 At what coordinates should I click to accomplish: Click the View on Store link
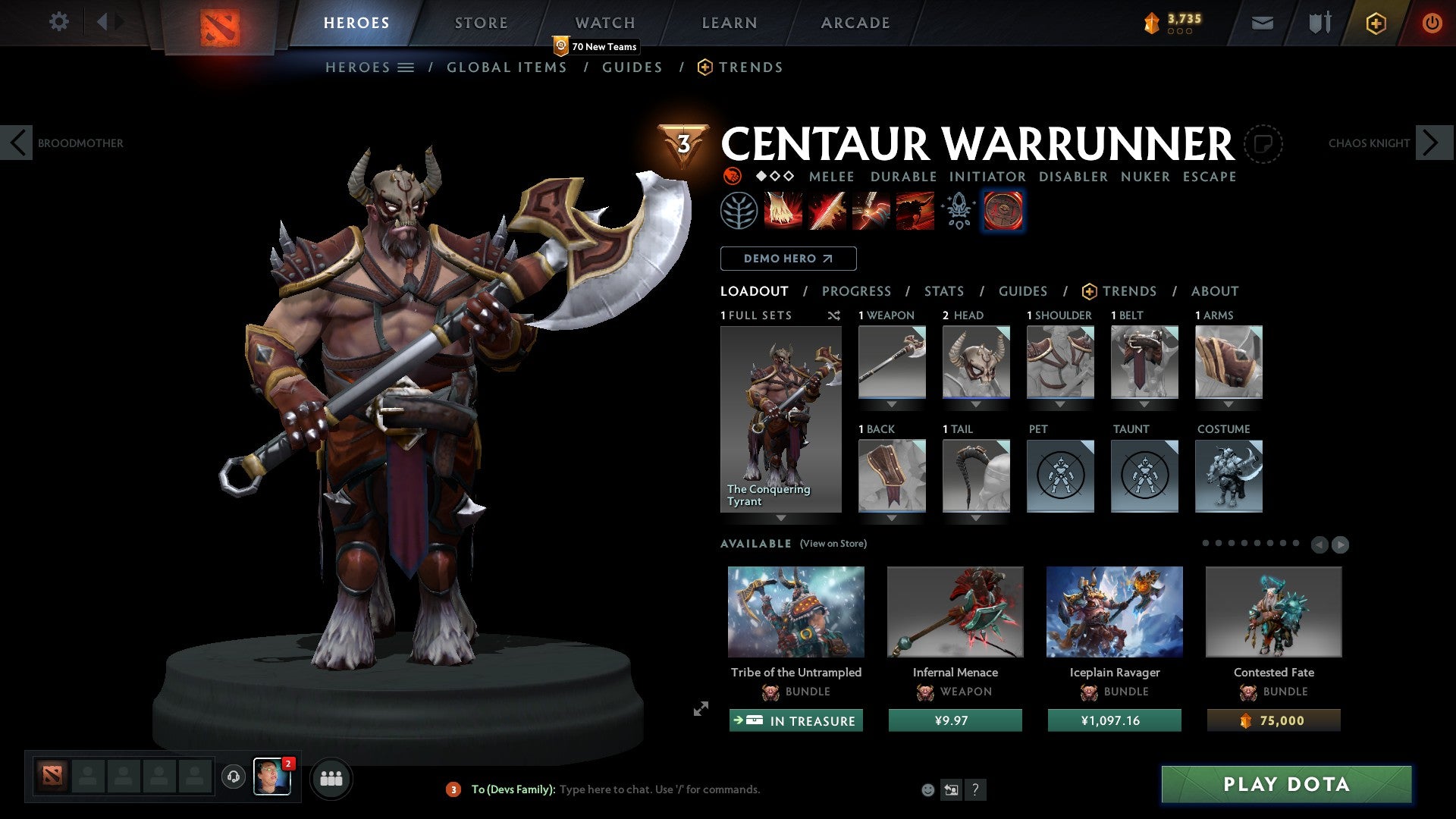tap(833, 544)
